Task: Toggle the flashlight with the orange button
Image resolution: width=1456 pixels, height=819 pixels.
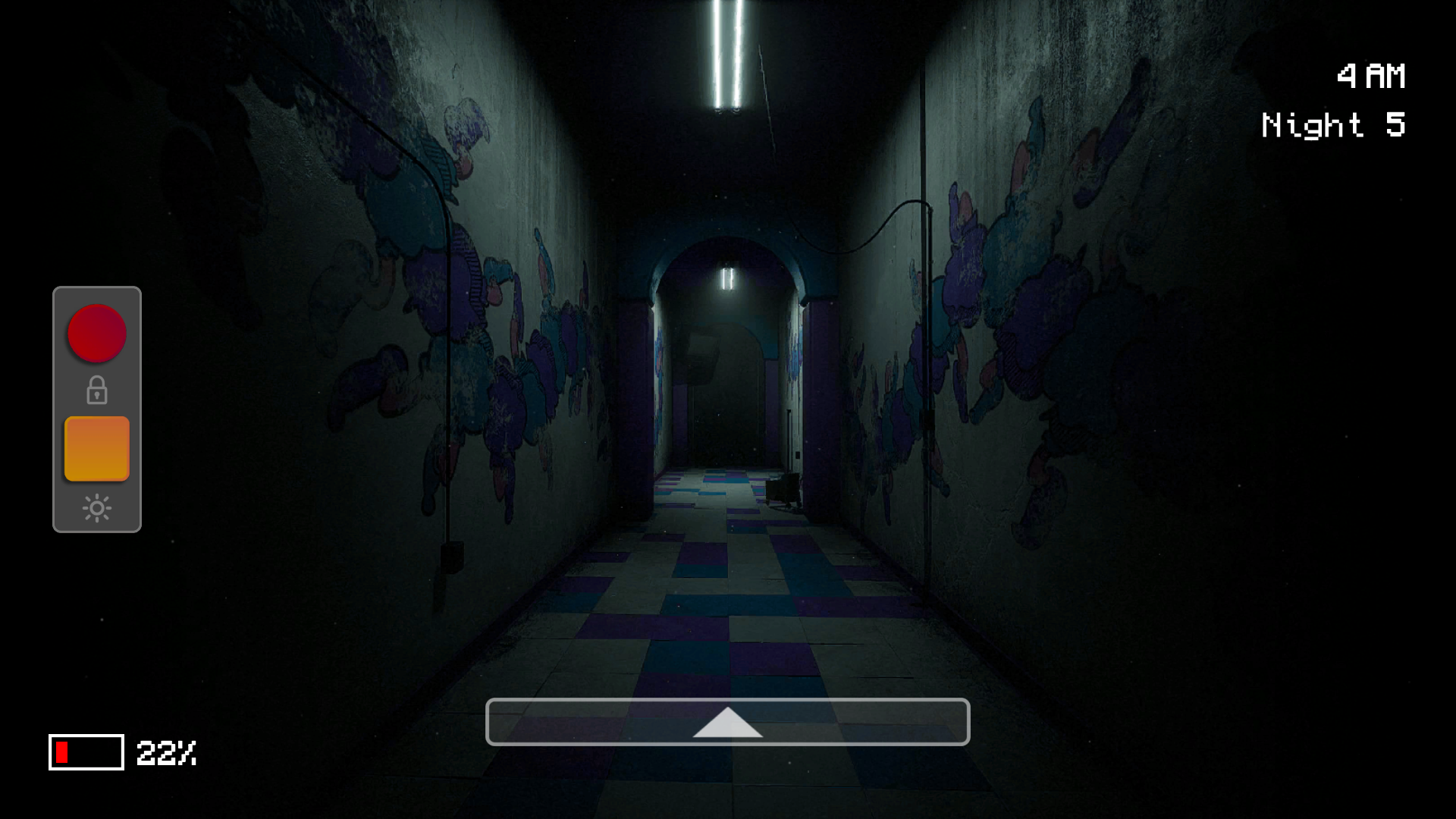Action: click(x=96, y=447)
